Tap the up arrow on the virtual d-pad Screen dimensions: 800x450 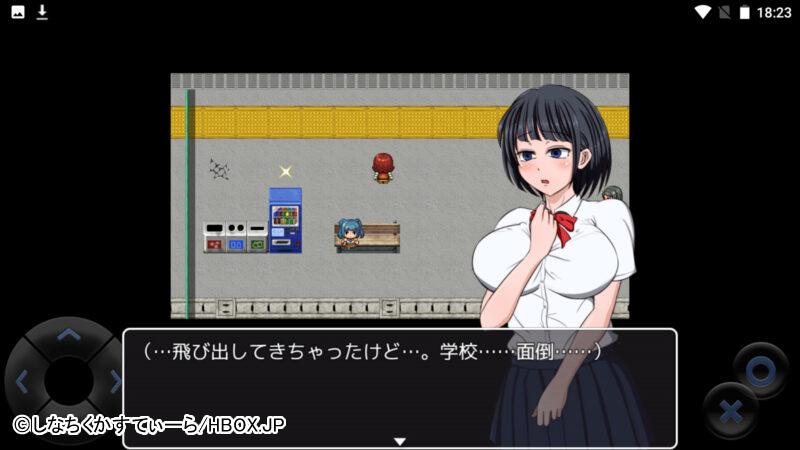68,336
